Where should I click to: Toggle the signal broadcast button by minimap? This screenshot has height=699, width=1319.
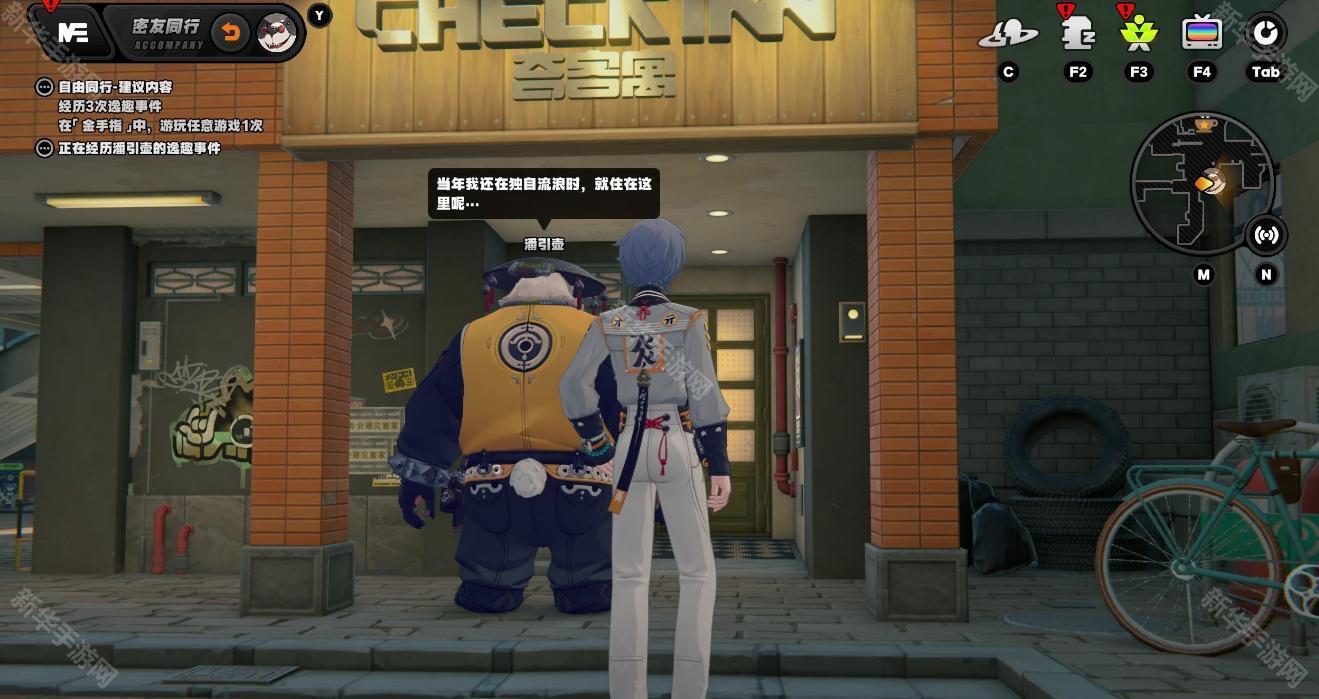pos(1266,236)
